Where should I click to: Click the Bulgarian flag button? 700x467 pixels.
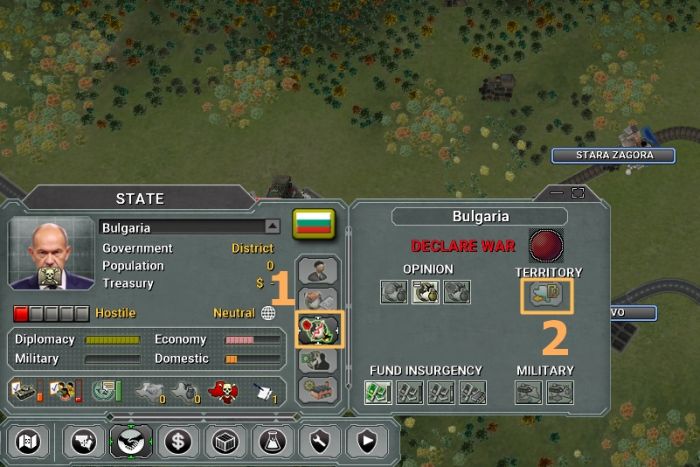tap(313, 223)
